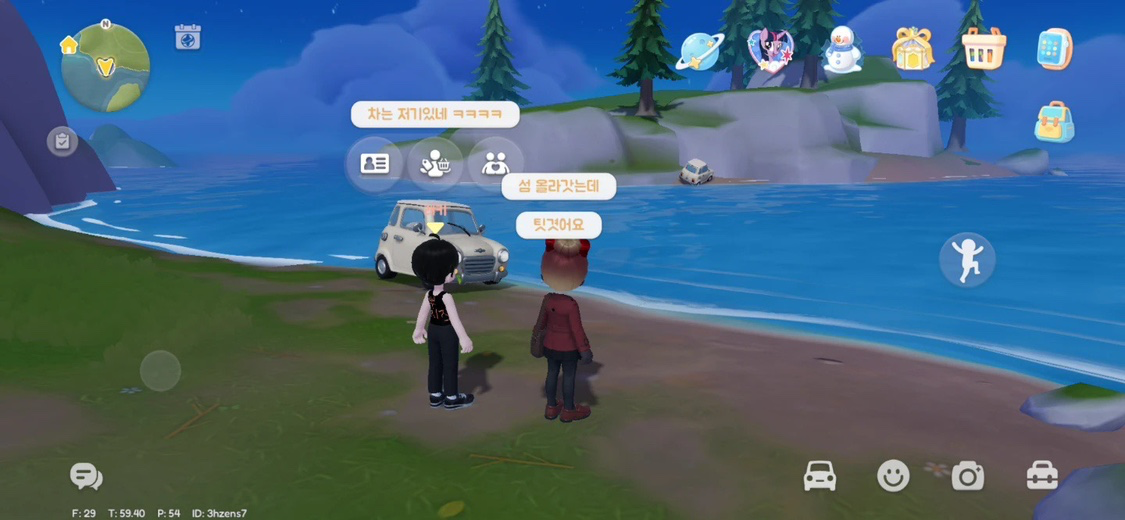Open the calendar globe icon
Image resolution: width=1125 pixels, height=520 pixels.
click(x=187, y=38)
